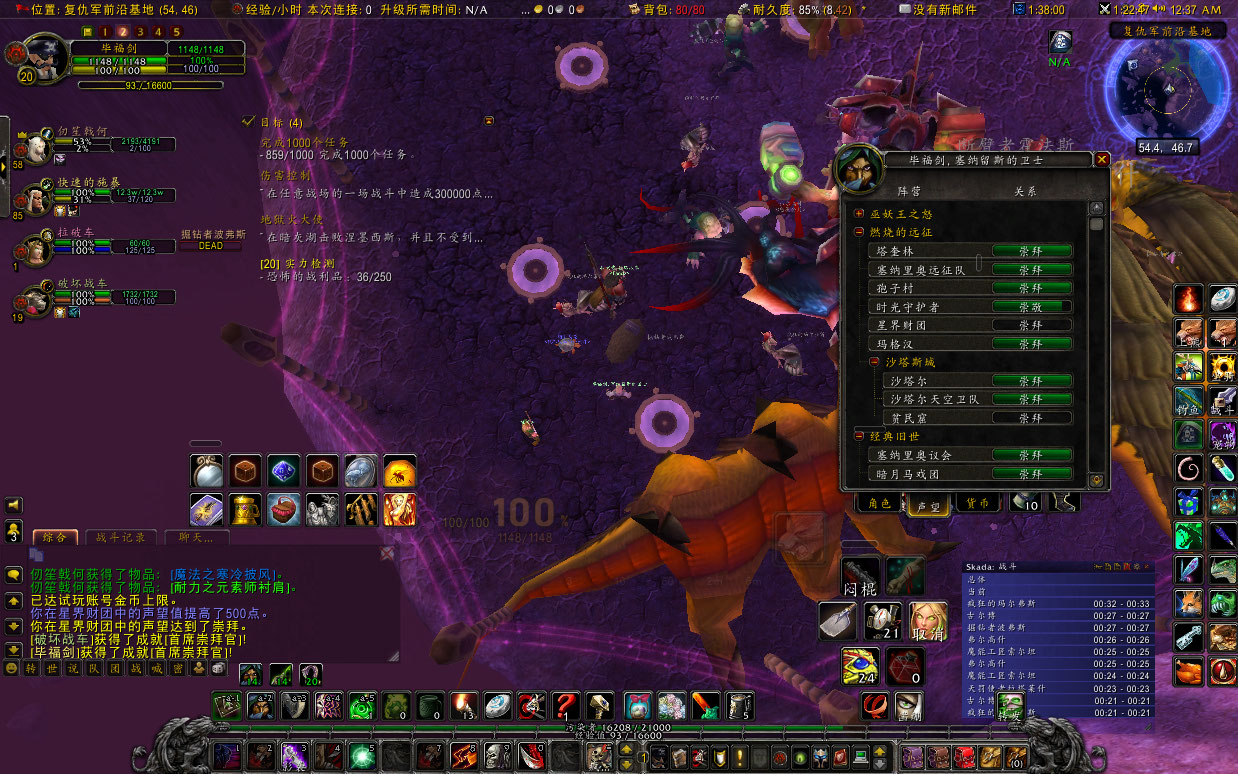1238x774 pixels.
Task: Use the golden chalice item
Action: pos(245,509)
